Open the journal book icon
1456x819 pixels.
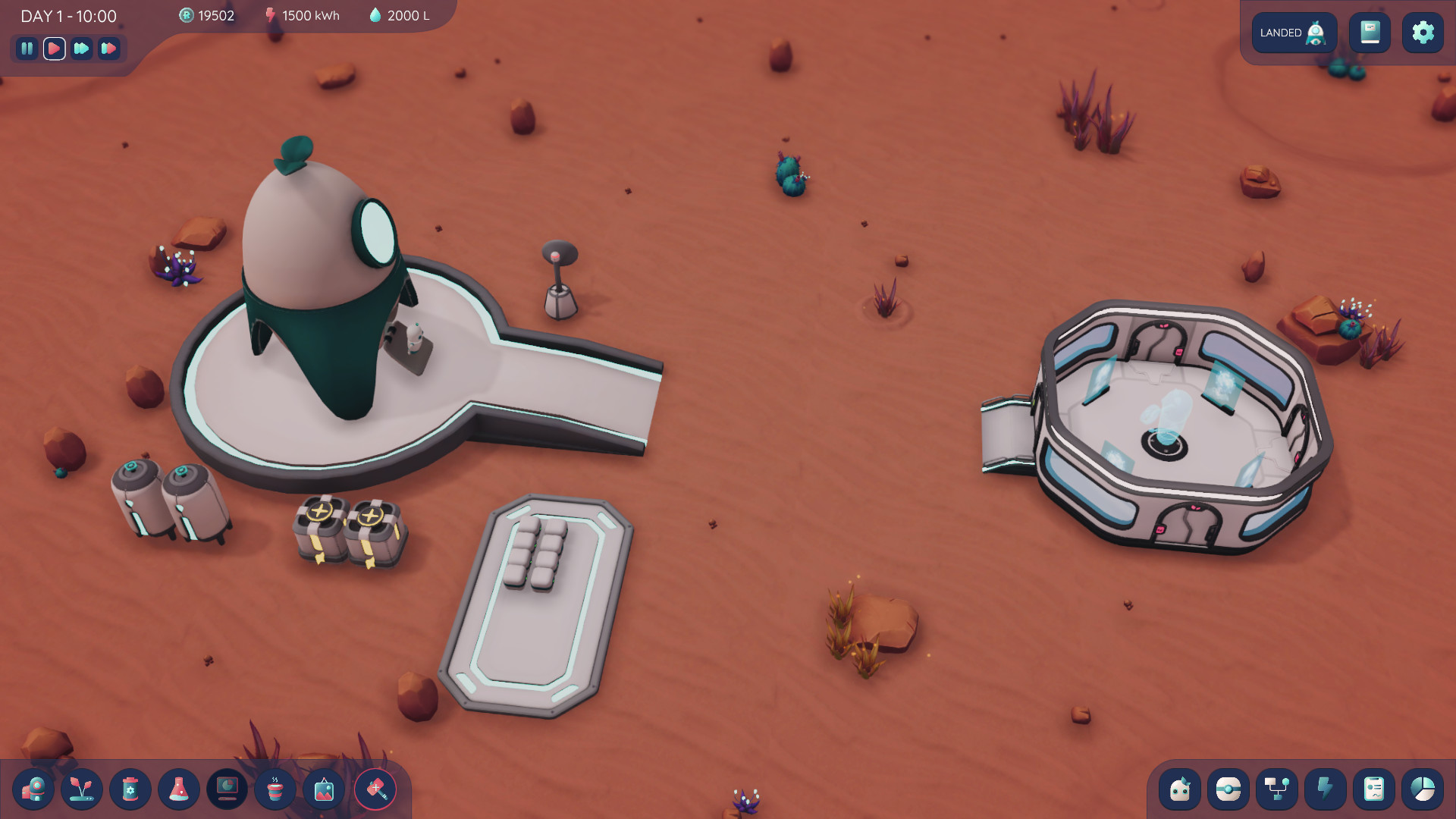(x=1370, y=33)
